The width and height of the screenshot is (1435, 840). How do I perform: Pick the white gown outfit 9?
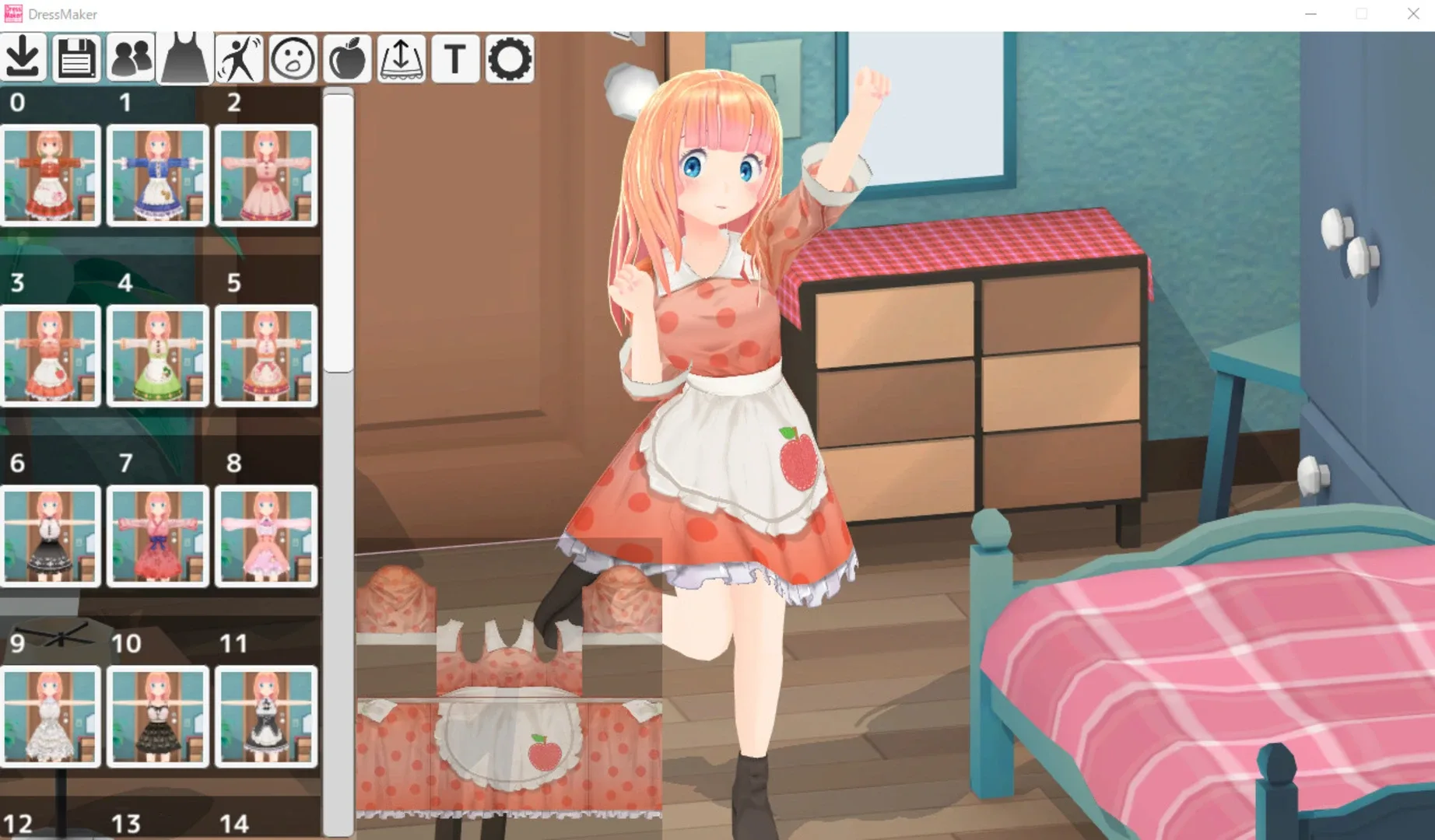tap(51, 716)
